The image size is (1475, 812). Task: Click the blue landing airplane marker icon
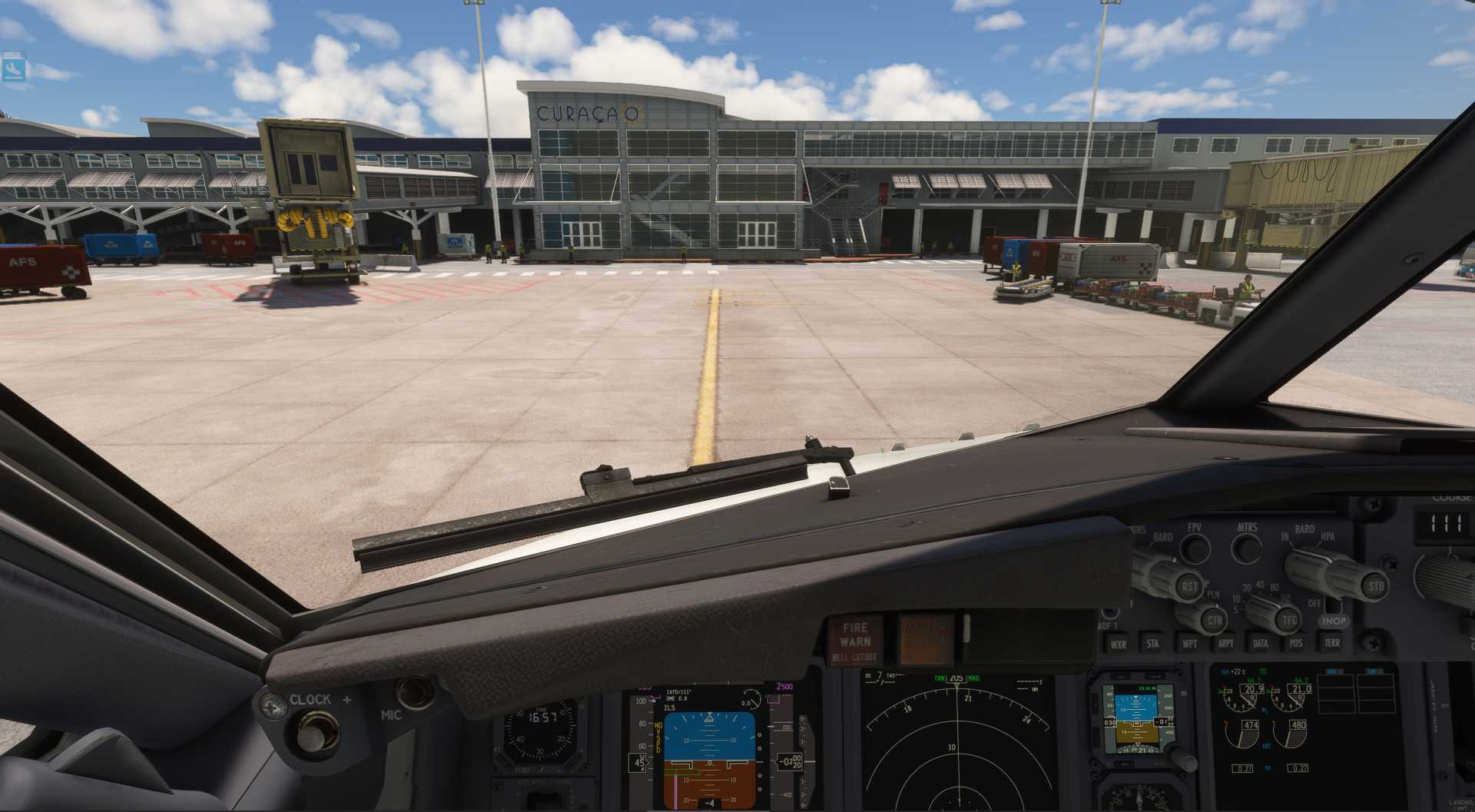[x=14, y=70]
